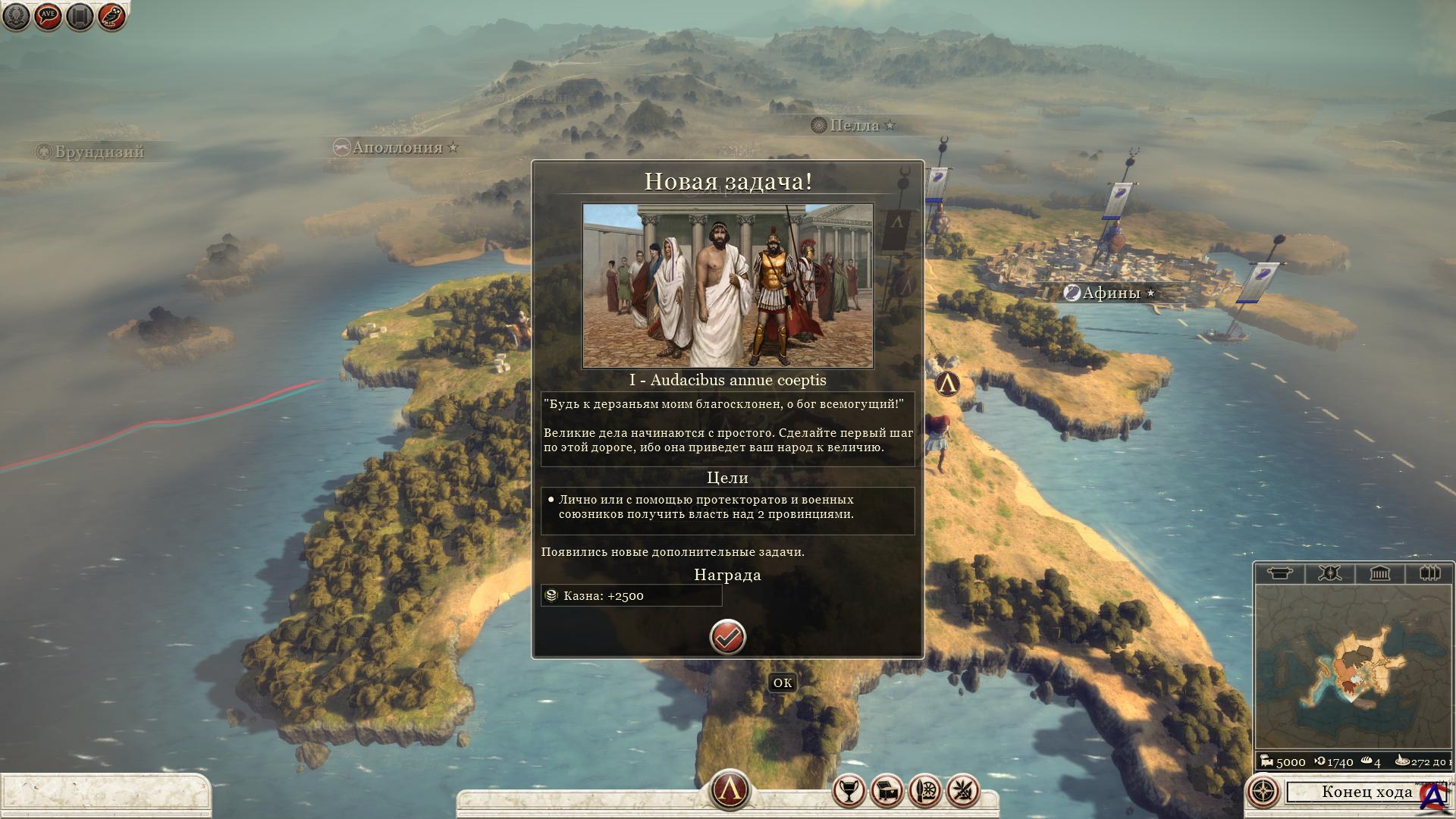Select the Афины city label
The height and width of the screenshot is (819, 1456).
[x=1111, y=293]
